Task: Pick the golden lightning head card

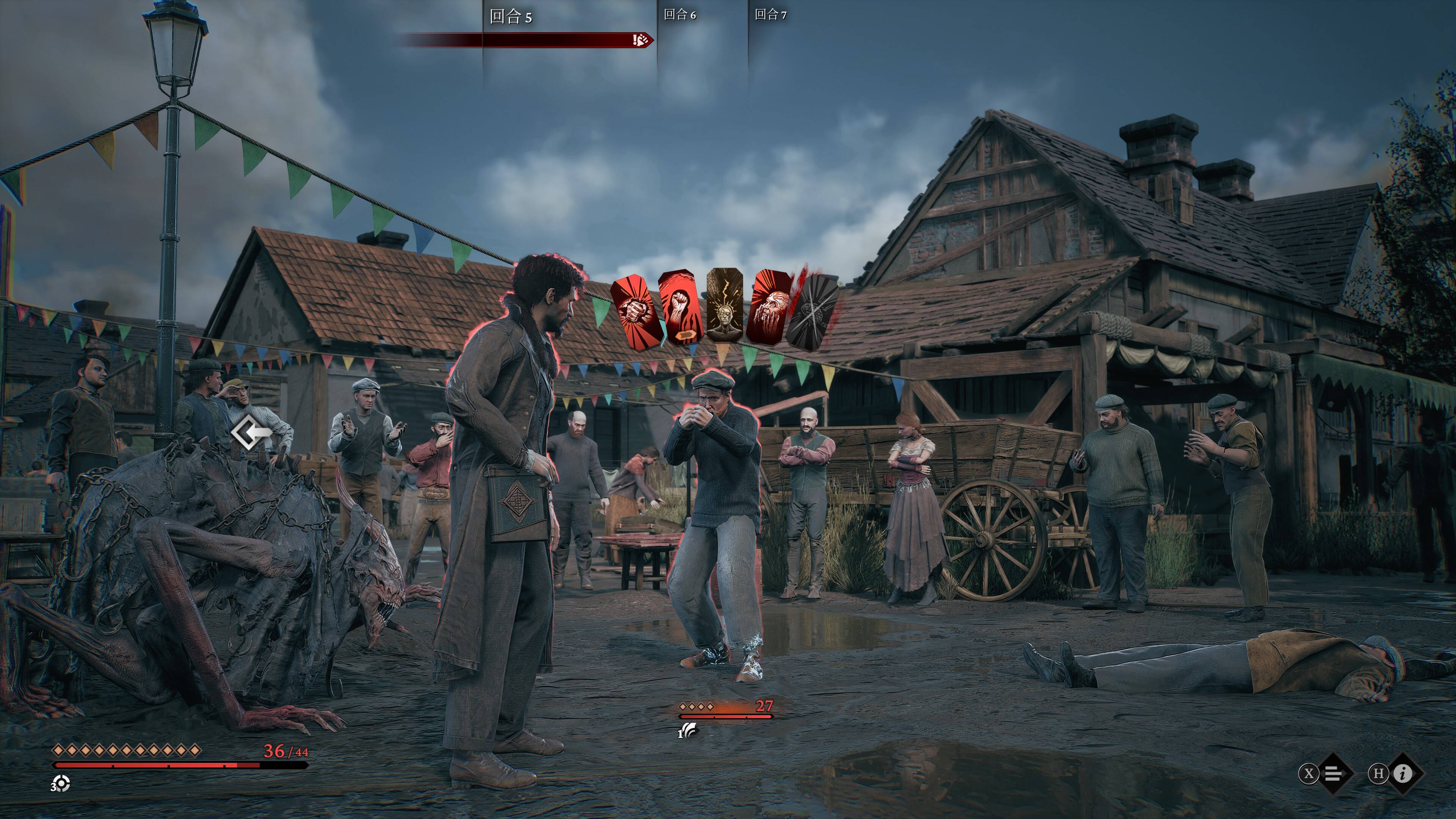Action: [725, 306]
